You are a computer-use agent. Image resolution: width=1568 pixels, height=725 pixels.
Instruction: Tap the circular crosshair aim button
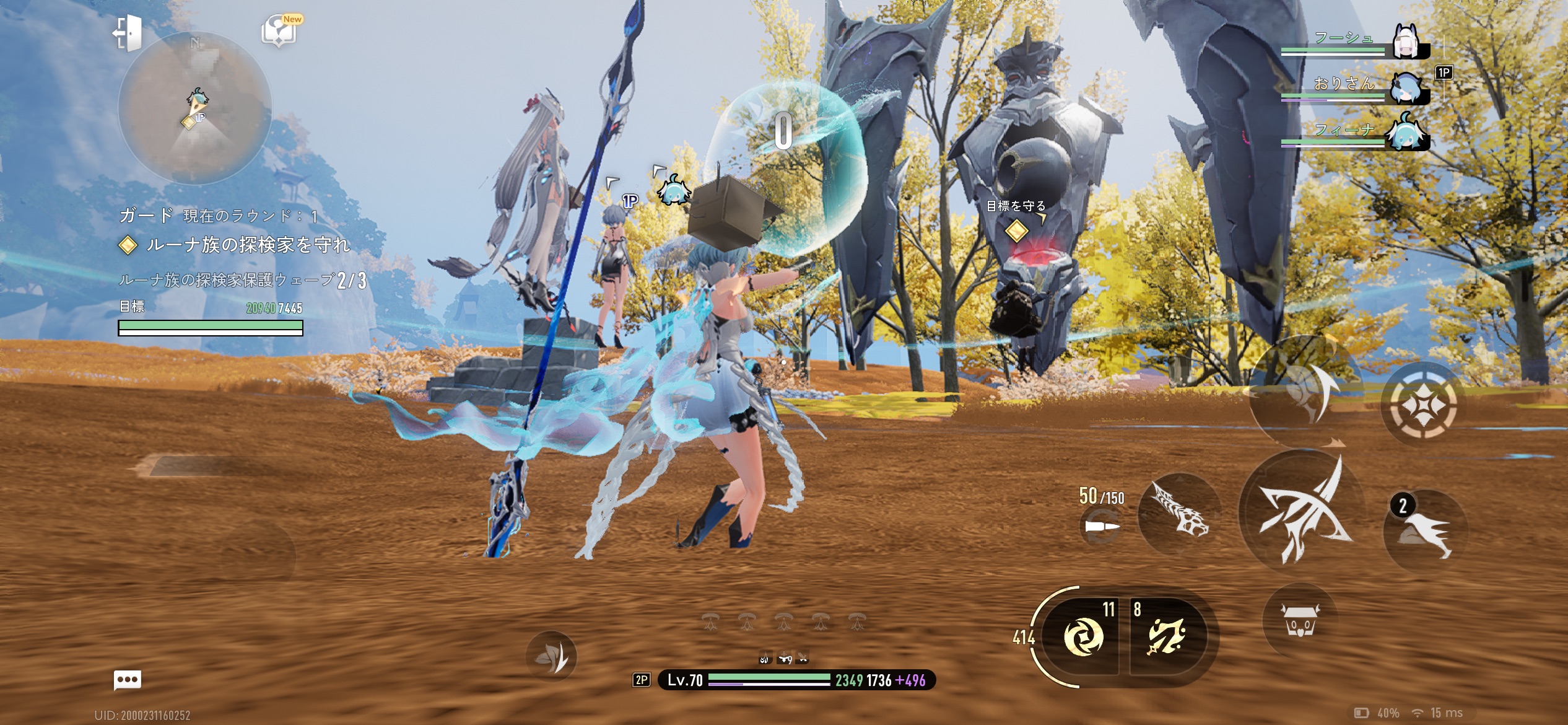pyautogui.click(x=1424, y=404)
